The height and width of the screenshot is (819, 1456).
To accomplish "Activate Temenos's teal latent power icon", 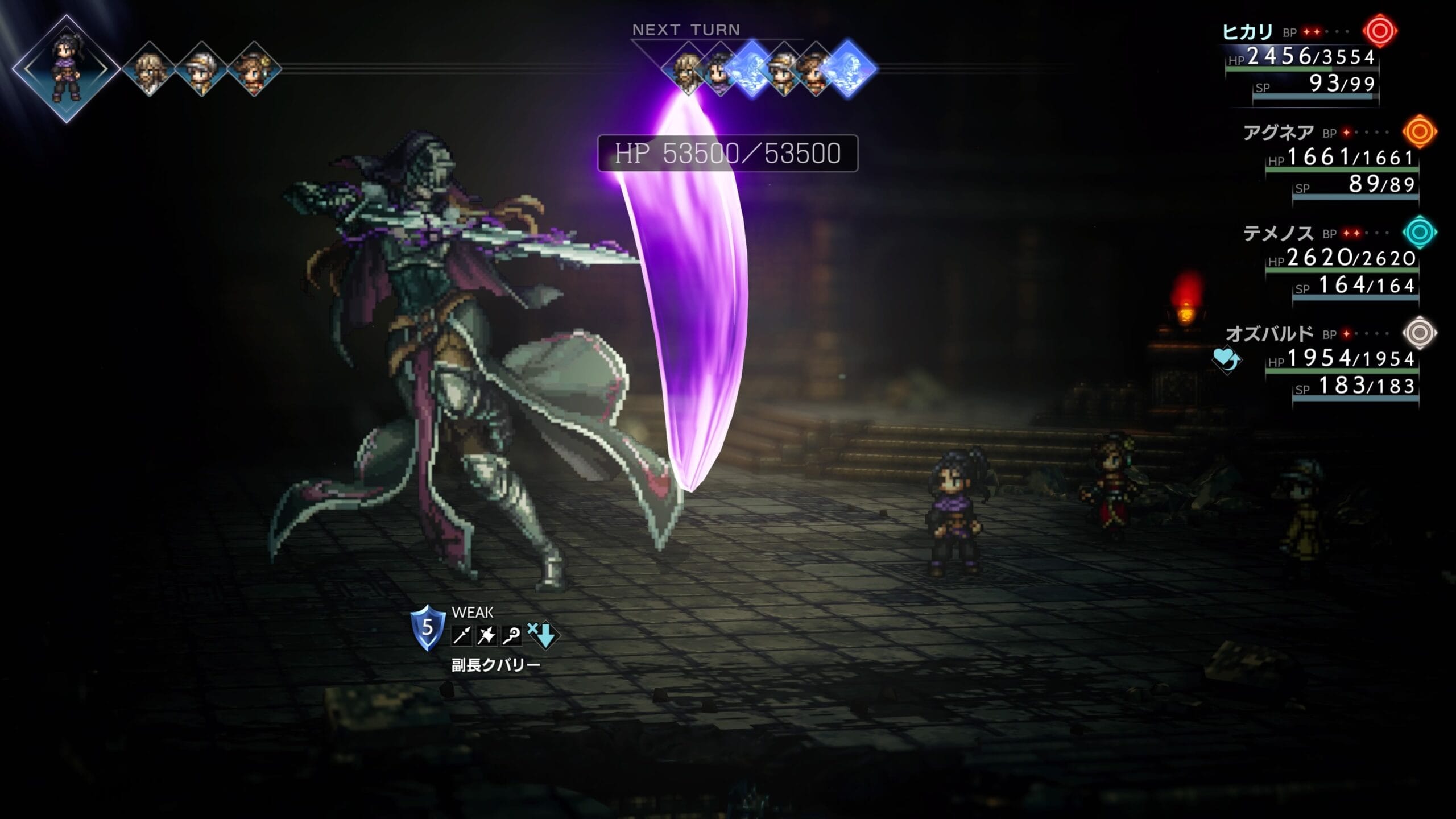I will (x=1420, y=232).
